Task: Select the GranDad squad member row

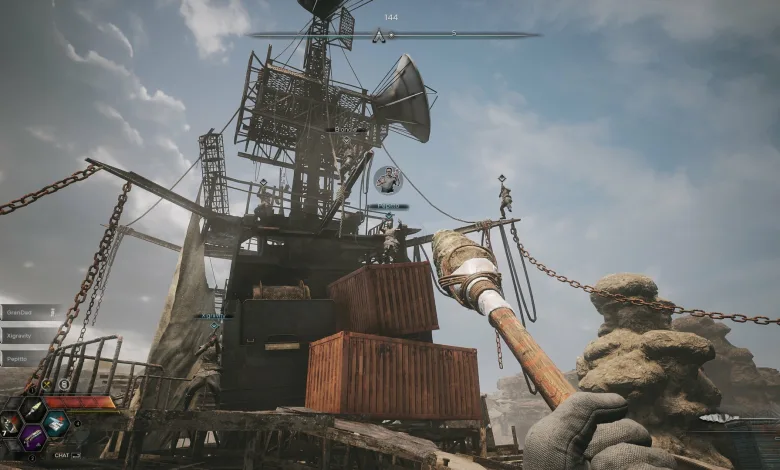Action: (x=28, y=313)
